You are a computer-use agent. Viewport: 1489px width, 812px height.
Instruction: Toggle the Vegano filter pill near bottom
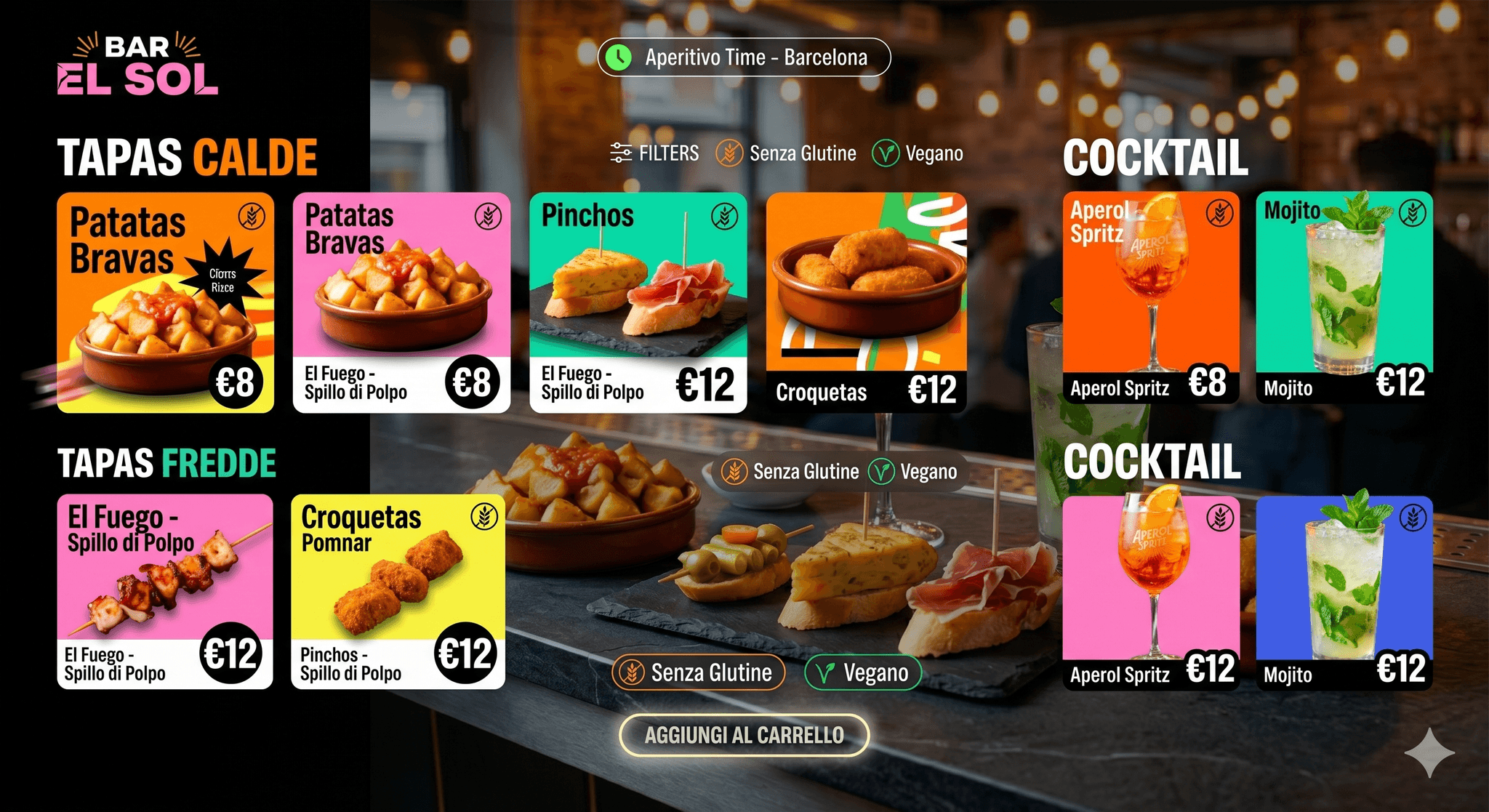pyautogui.click(x=862, y=672)
